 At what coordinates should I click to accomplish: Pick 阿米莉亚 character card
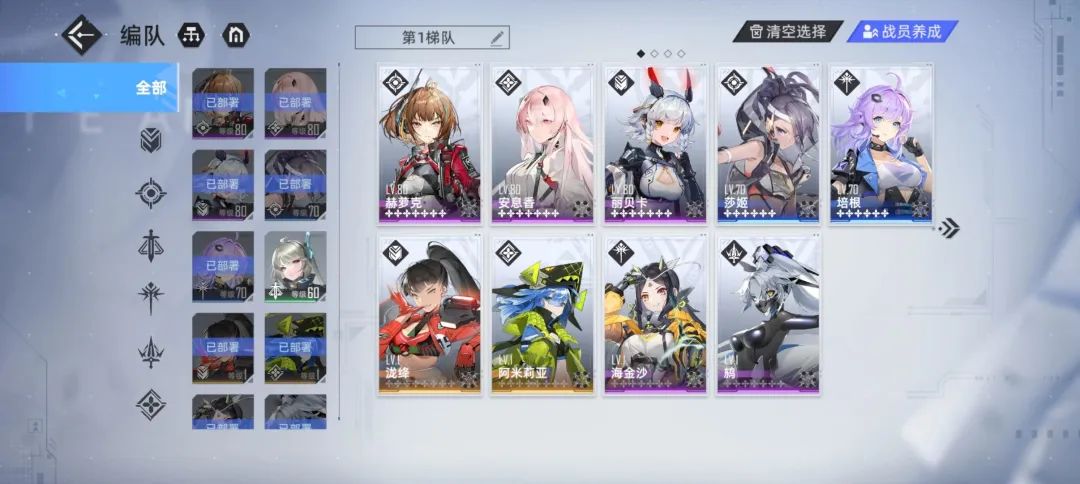[x=542, y=315]
